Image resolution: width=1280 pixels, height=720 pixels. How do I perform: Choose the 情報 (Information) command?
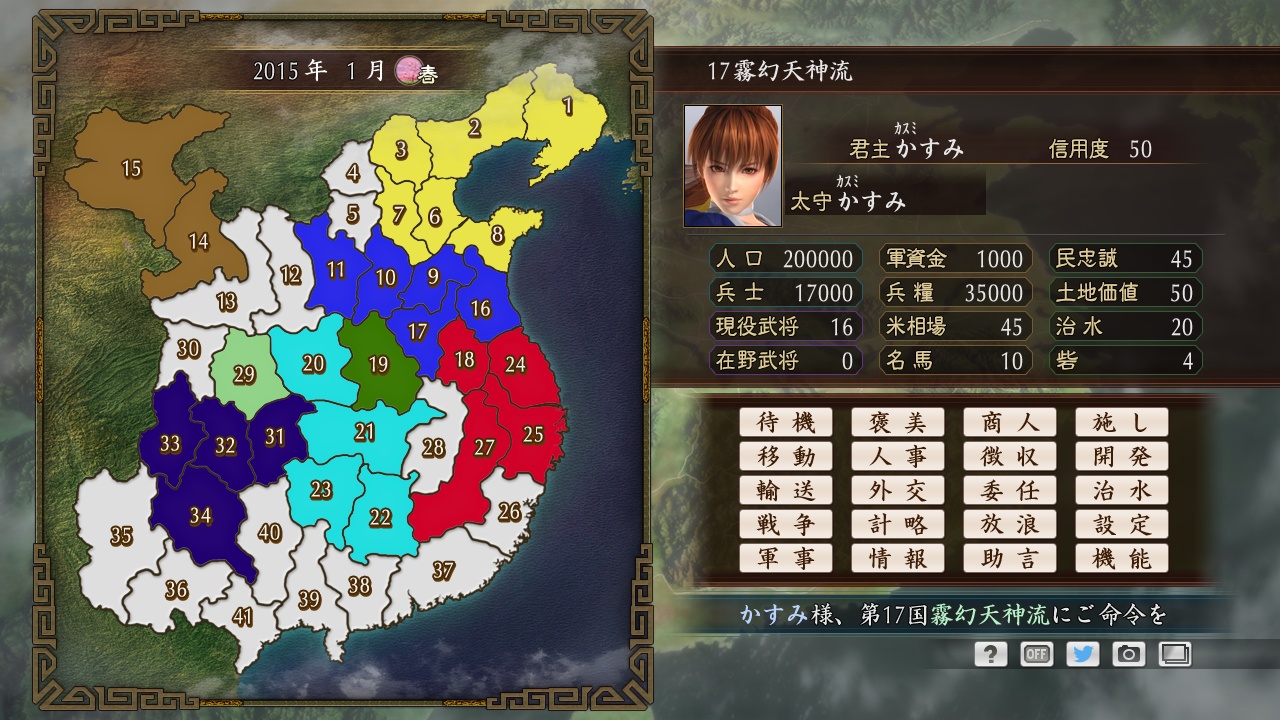coord(898,558)
